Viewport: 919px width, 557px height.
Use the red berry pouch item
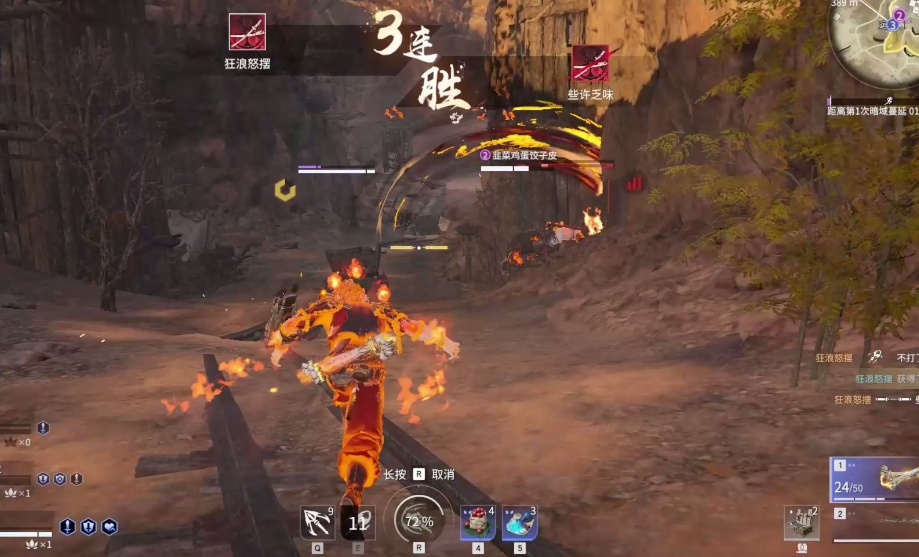pyautogui.click(x=477, y=522)
